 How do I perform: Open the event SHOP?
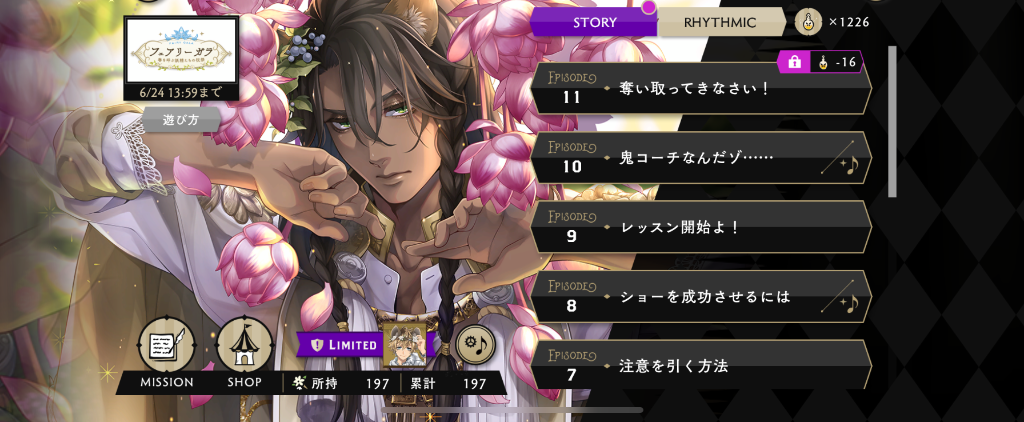[x=244, y=350]
